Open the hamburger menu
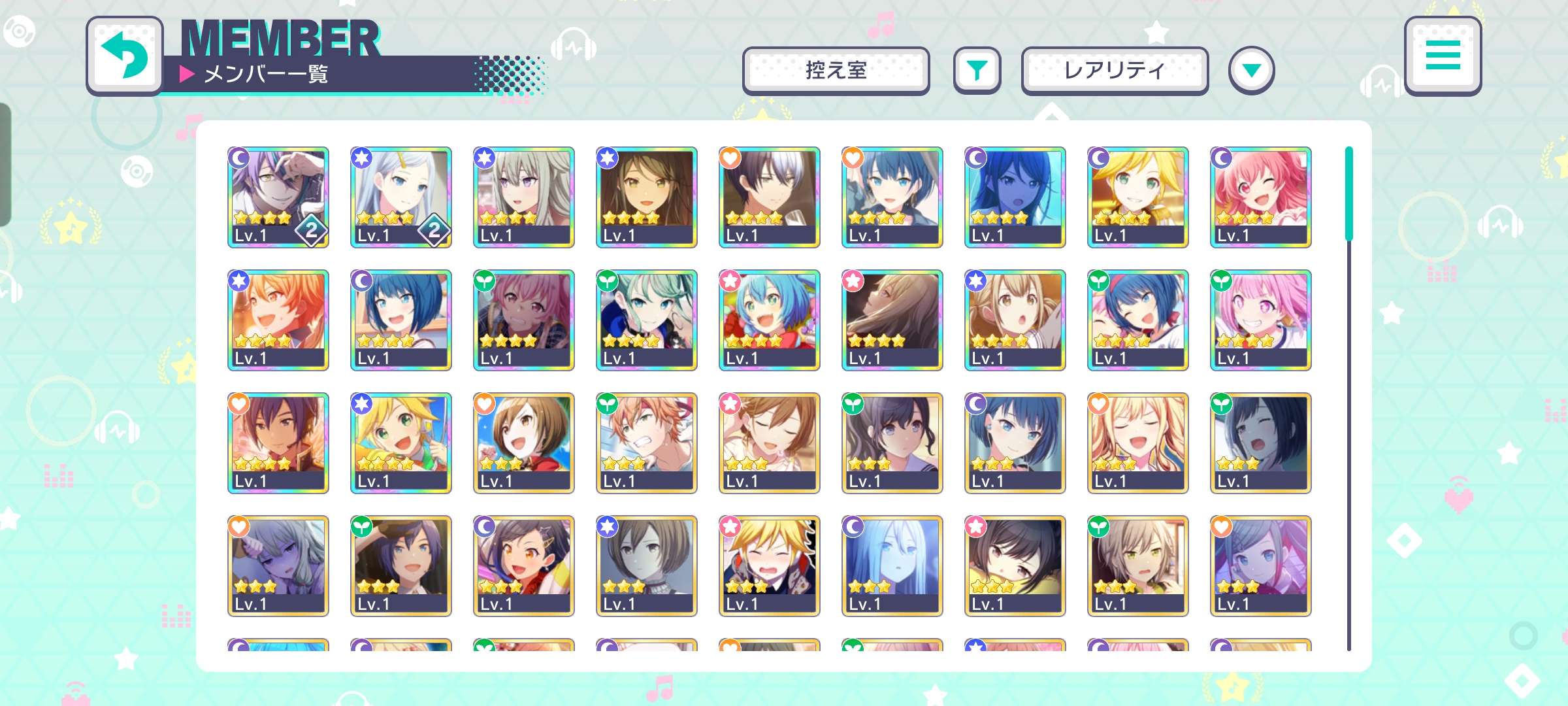The width and height of the screenshot is (1568, 706). click(x=1443, y=56)
